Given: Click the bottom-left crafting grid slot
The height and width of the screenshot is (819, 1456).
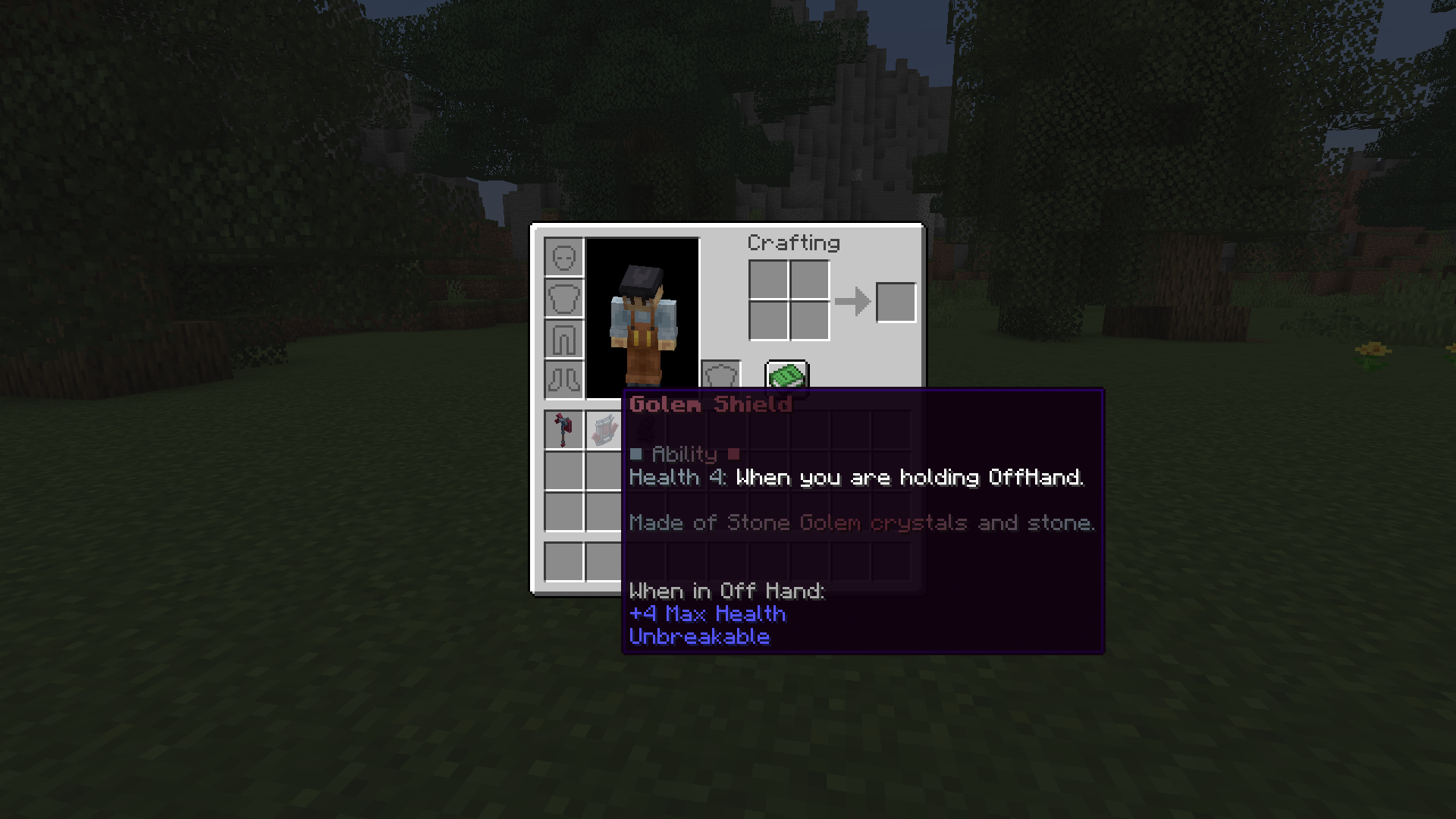Looking at the screenshot, I should pyautogui.click(x=770, y=322).
